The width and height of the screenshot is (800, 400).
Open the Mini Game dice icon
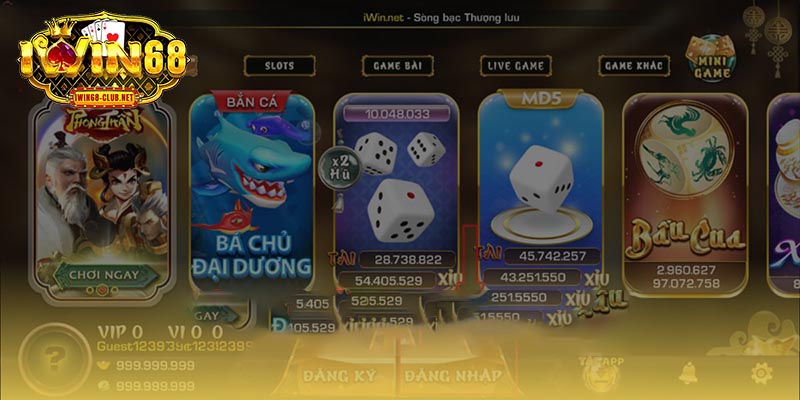pos(710,56)
